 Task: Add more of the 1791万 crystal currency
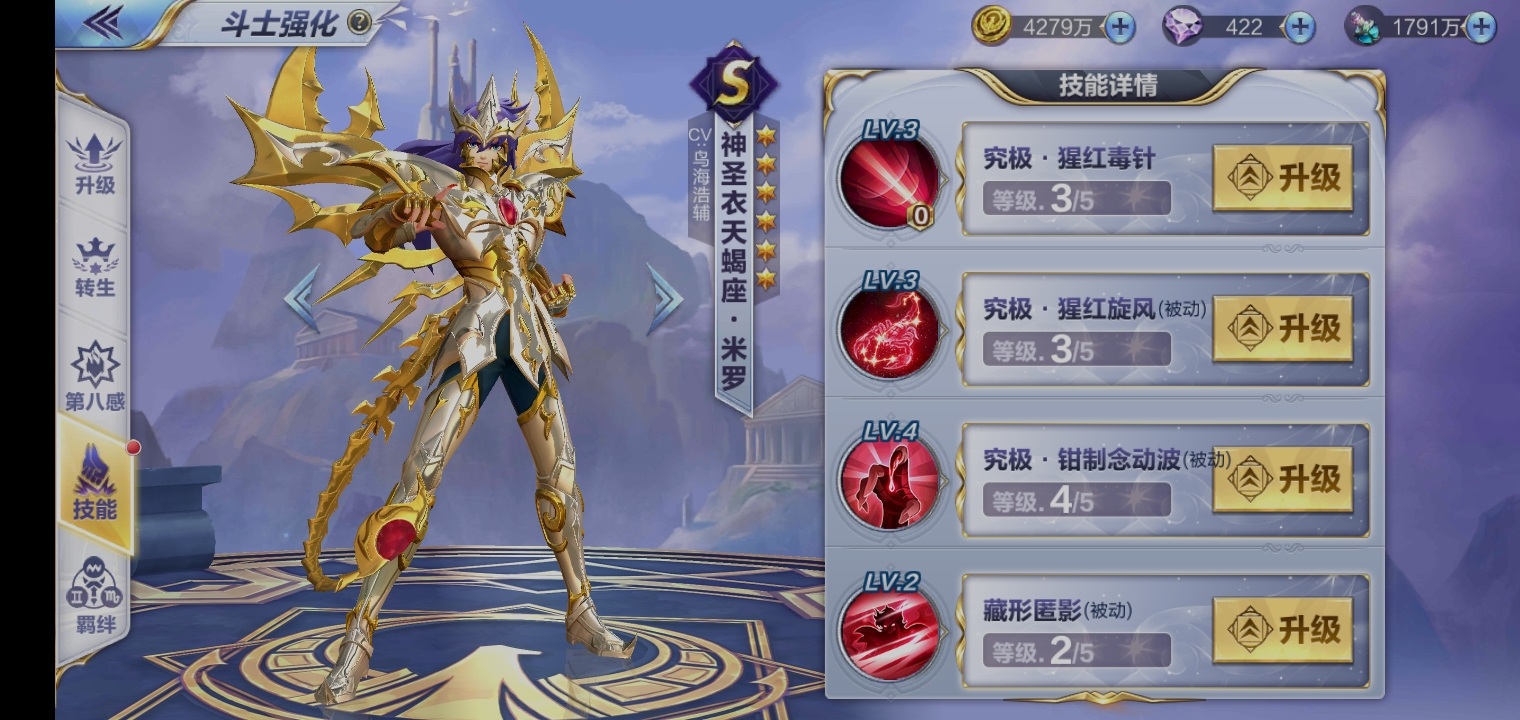1480,27
